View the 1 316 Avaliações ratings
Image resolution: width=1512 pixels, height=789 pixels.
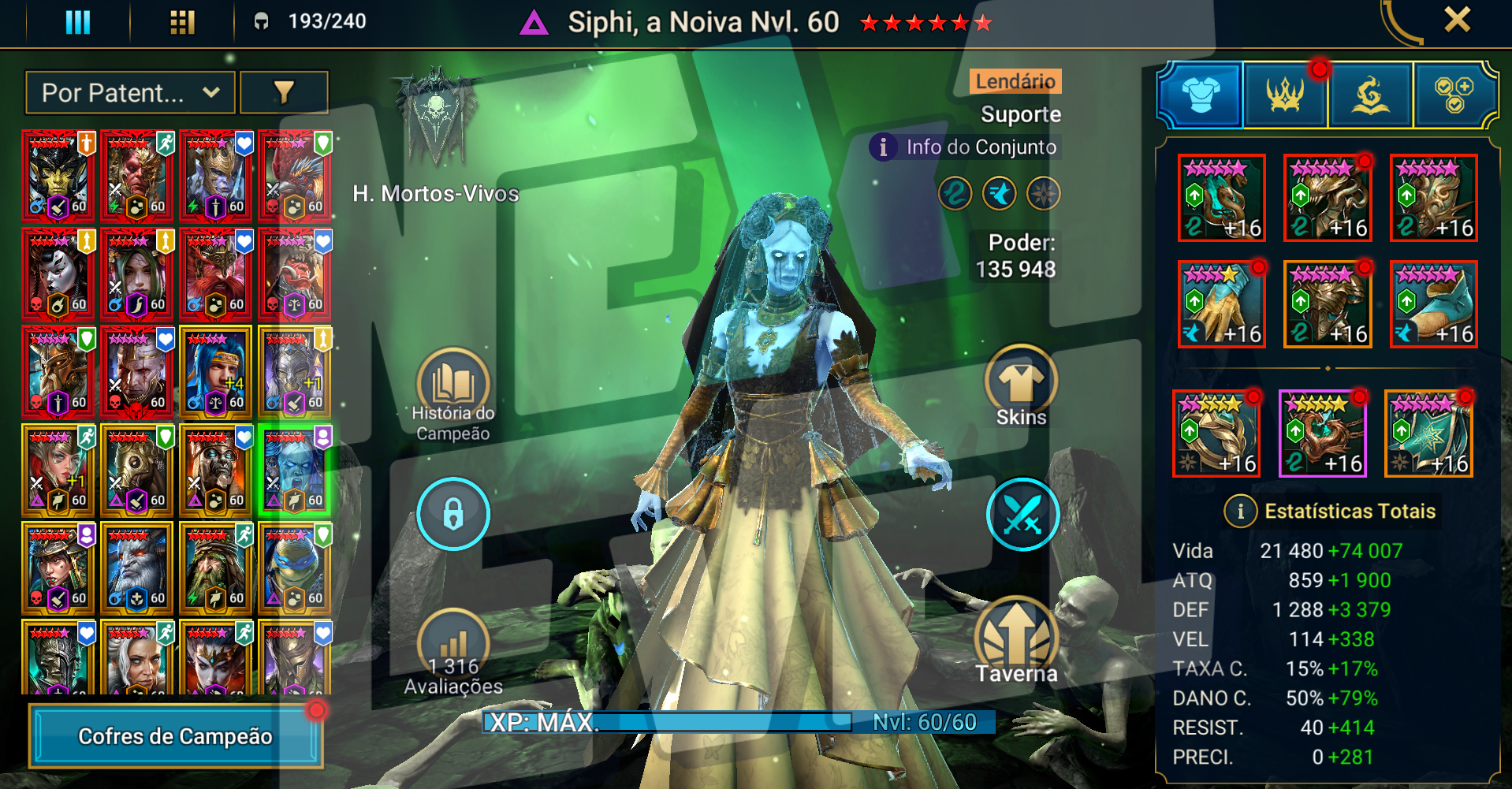coord(453,654)
